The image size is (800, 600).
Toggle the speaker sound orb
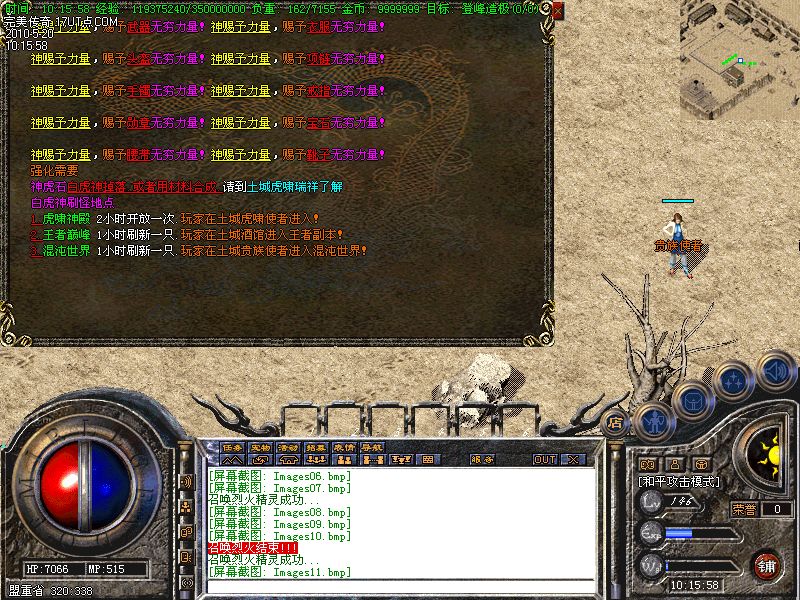[x=775, y=370]
